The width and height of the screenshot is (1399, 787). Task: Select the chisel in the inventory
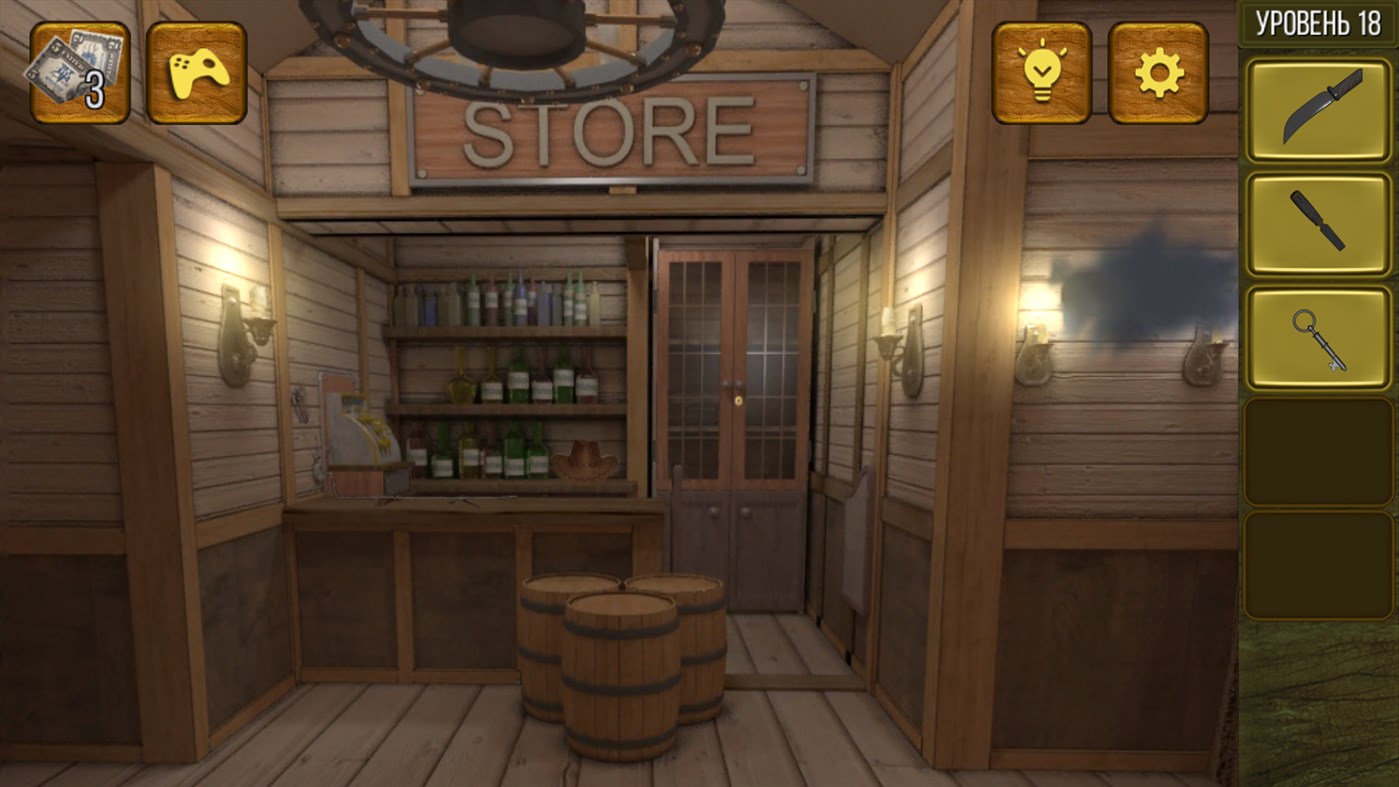point(1317,219)
